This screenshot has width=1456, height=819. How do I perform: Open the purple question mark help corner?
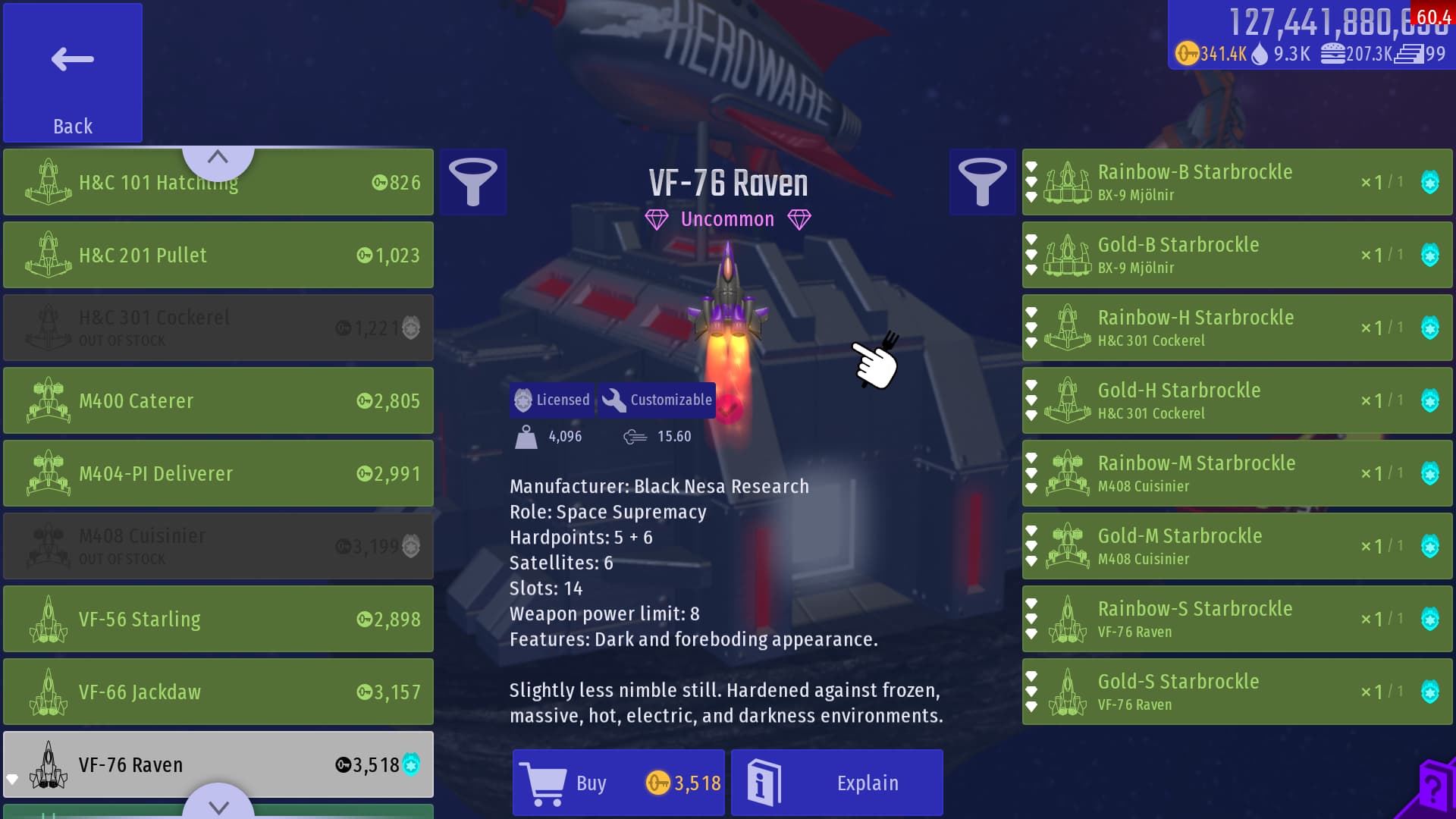point(1432,792)
